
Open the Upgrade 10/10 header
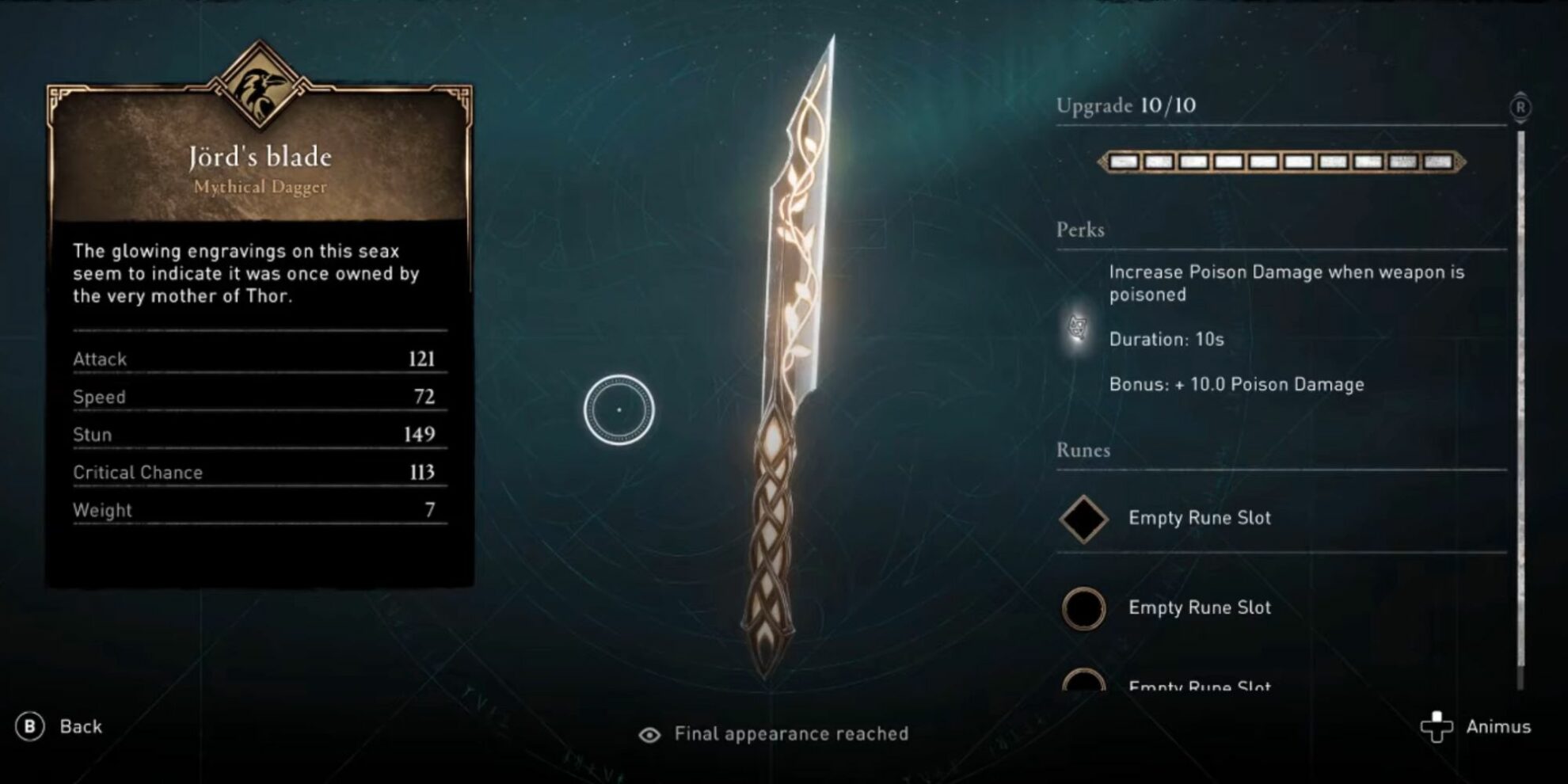pyautogui.click(x=1125, y=105)
